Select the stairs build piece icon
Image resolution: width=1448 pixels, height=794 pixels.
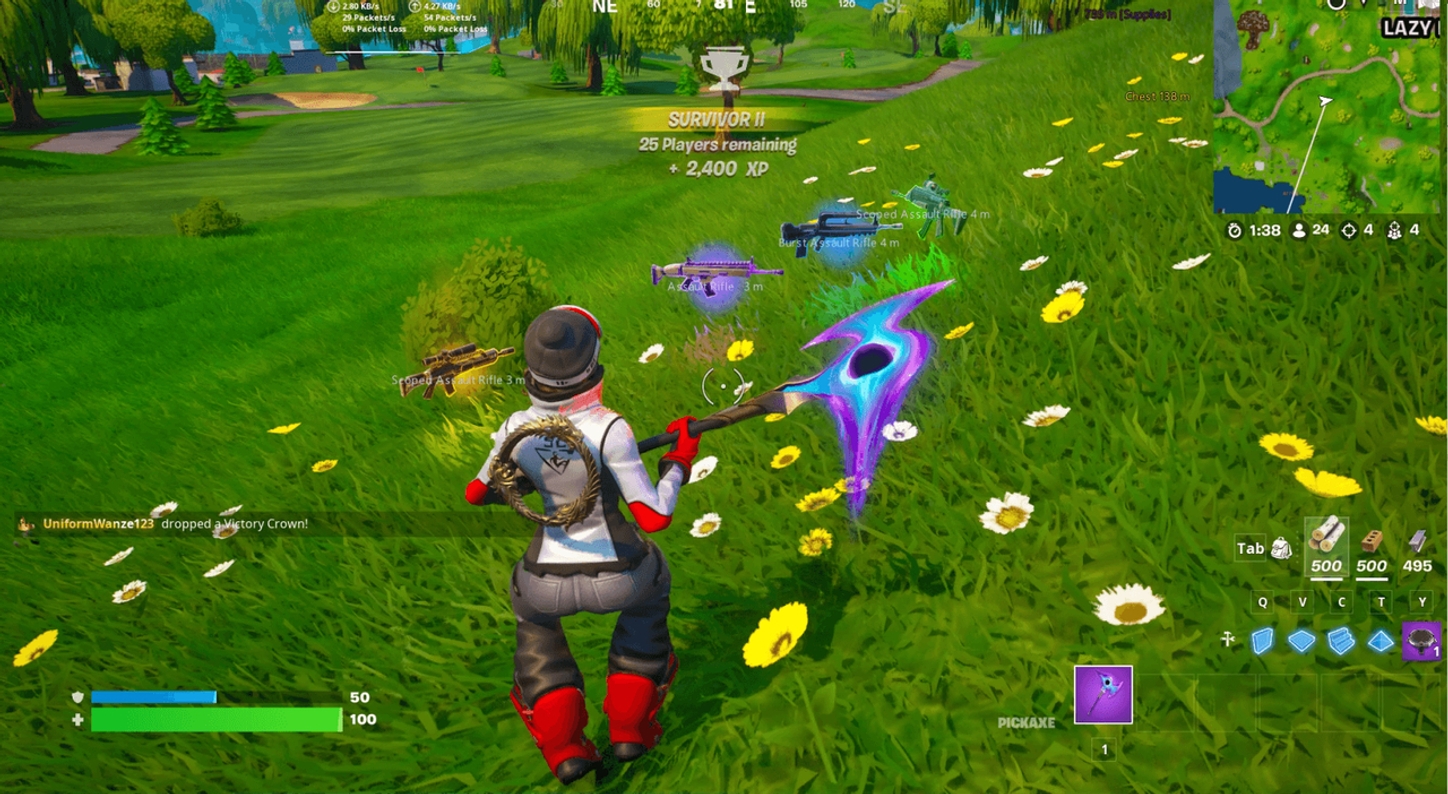(1341, 640)
